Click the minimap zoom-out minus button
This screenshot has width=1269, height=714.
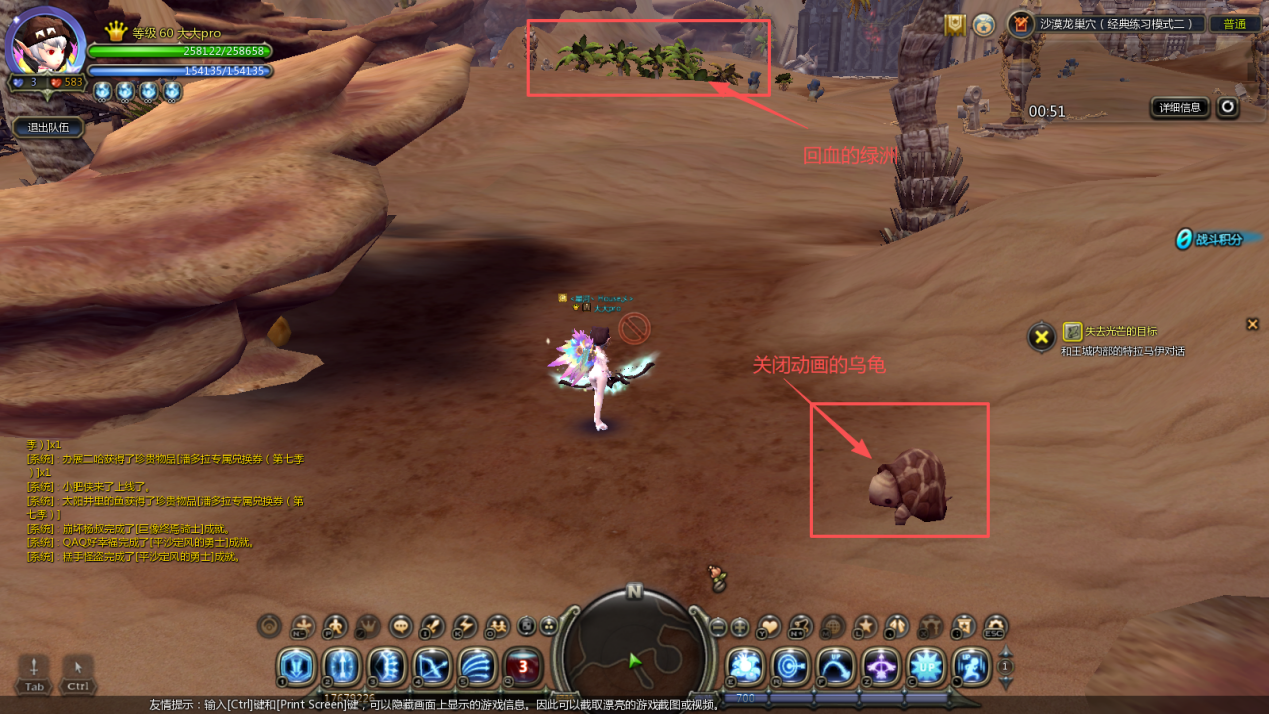pyautogui.click(x=718, y=628)
